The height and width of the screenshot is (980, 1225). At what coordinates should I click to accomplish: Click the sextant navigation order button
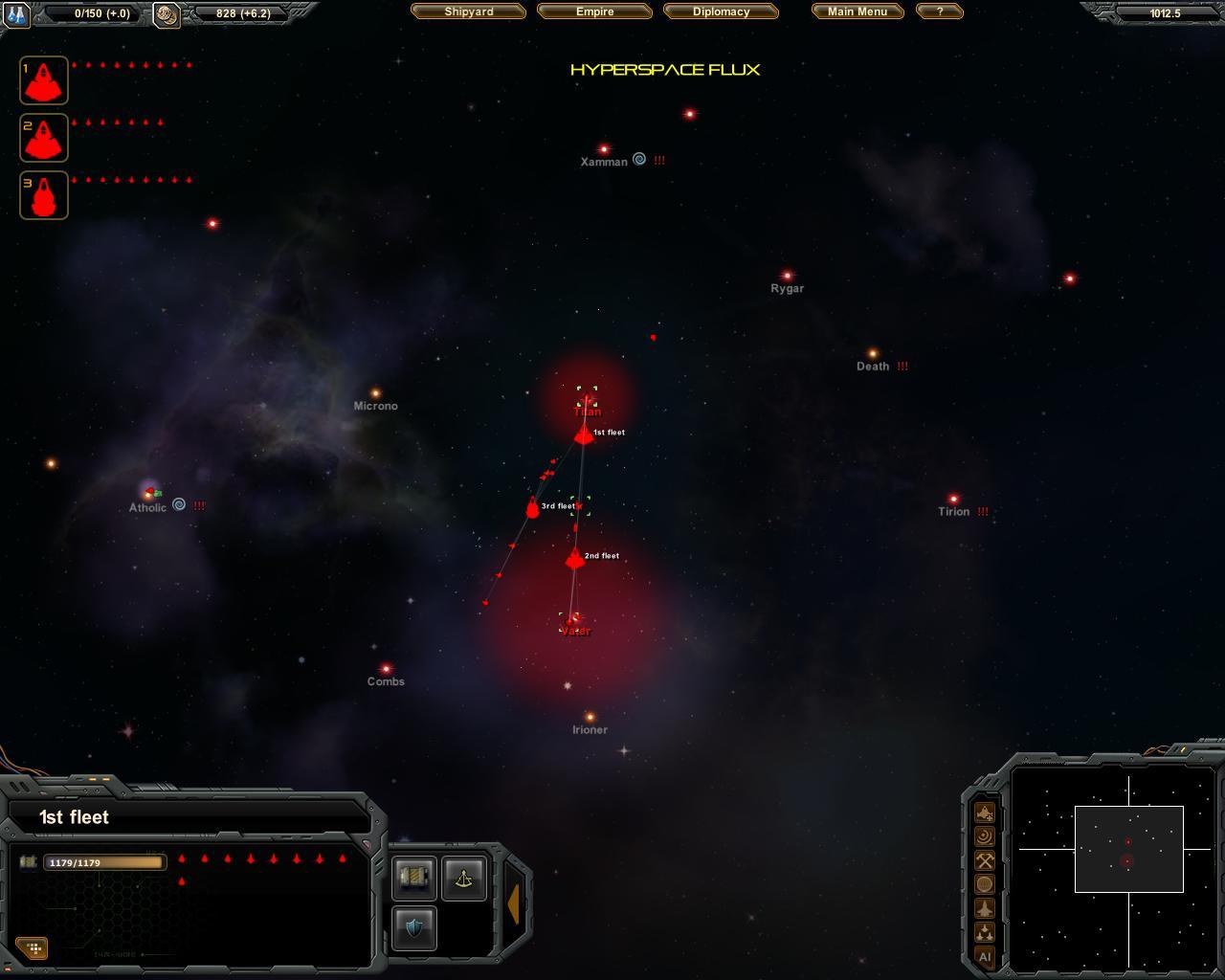point(464,878)
